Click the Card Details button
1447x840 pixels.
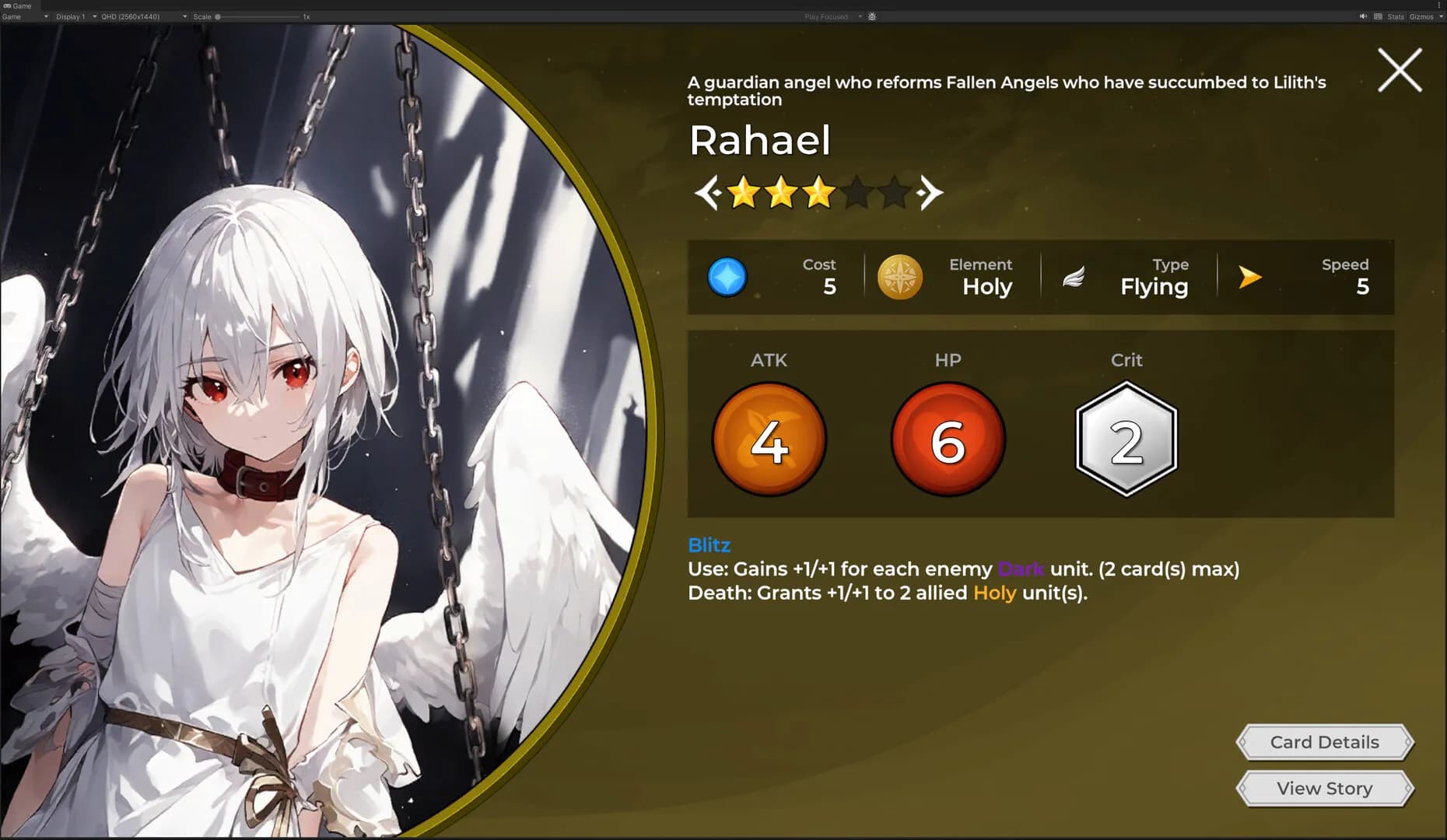pyautogui.click(x=1323, y=741)
